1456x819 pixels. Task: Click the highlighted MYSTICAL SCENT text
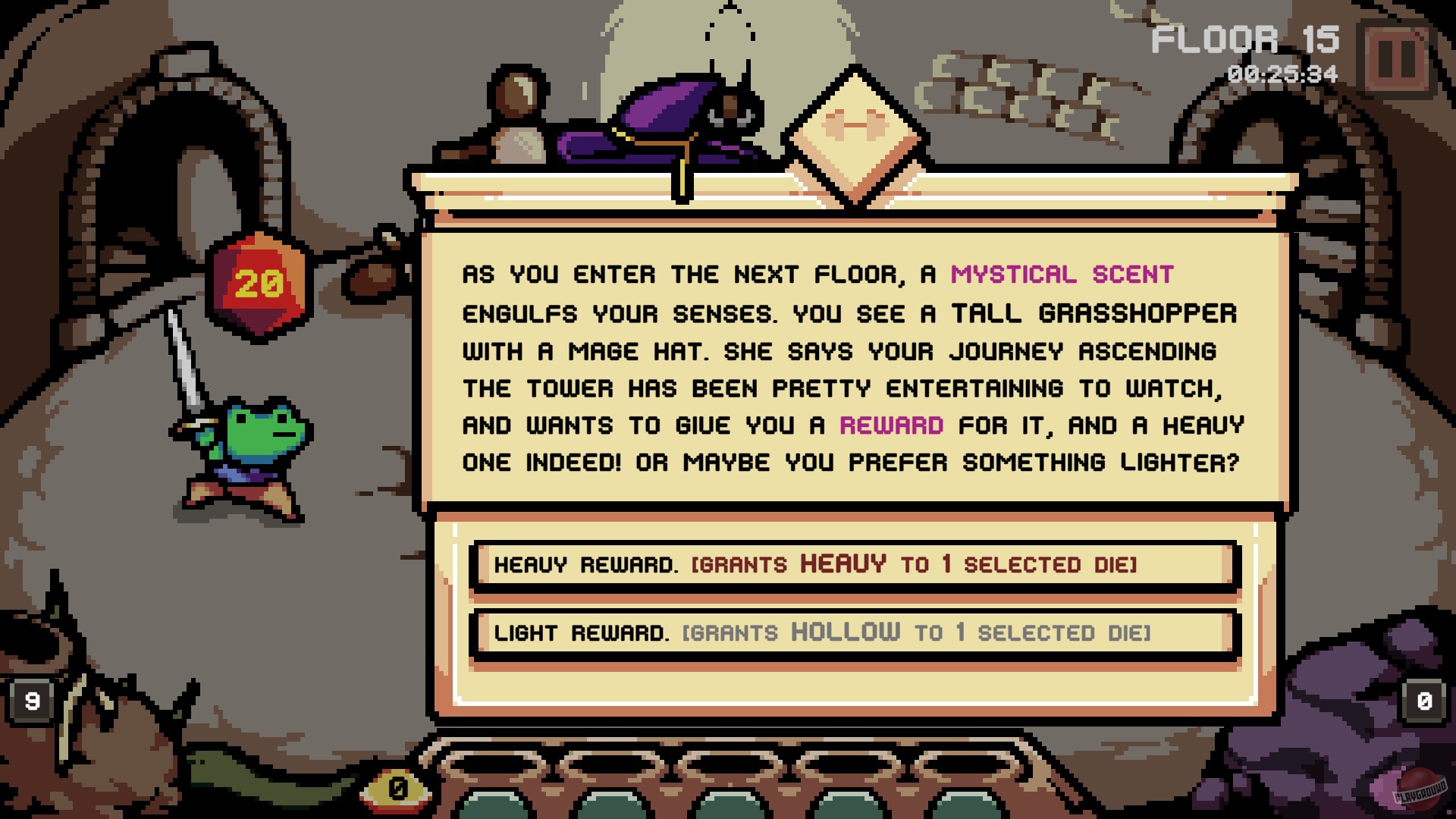[1060, 275]
